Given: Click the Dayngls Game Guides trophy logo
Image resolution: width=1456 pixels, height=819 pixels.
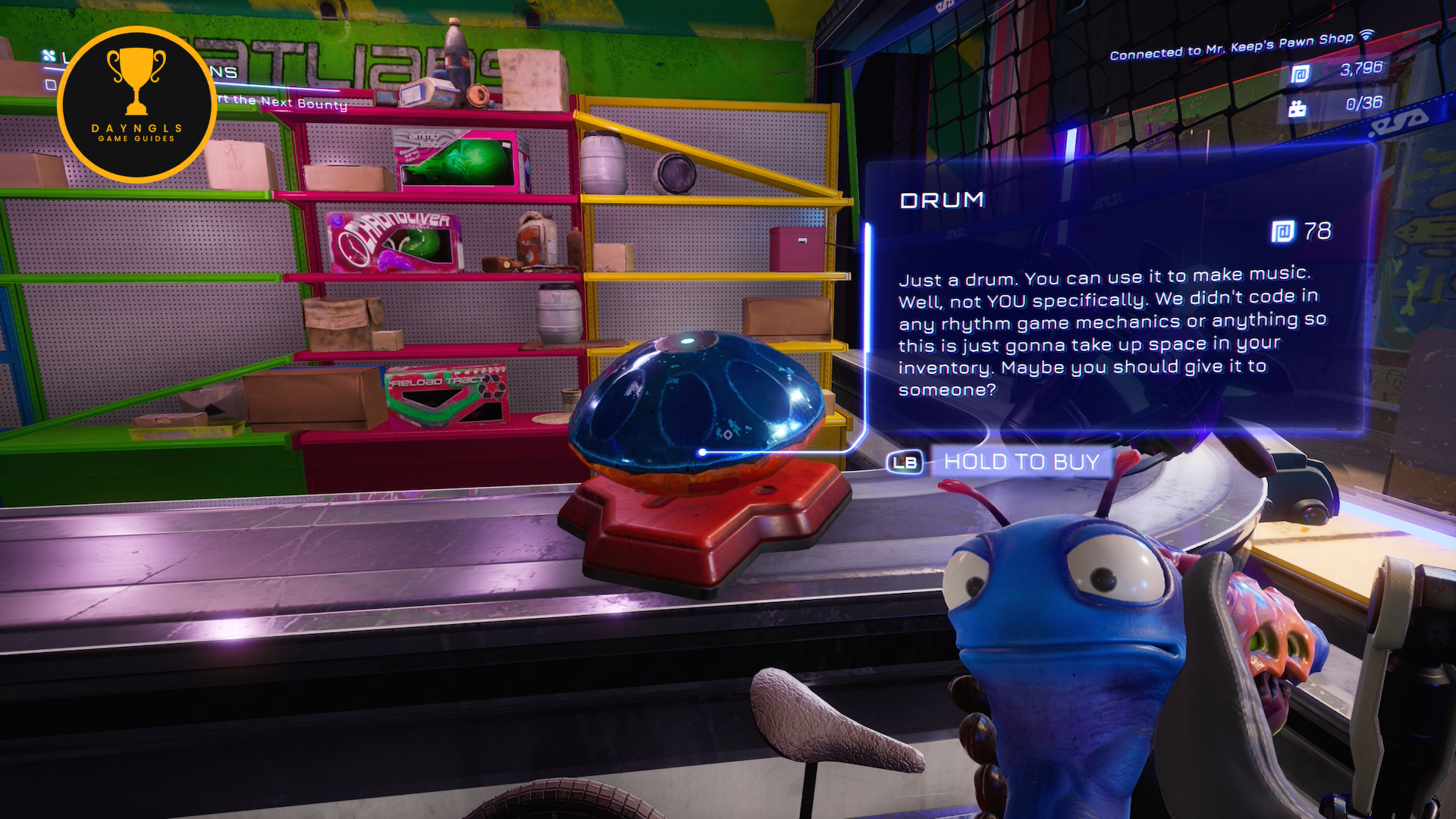Looking at the screenshot, I should click(136, 105).
